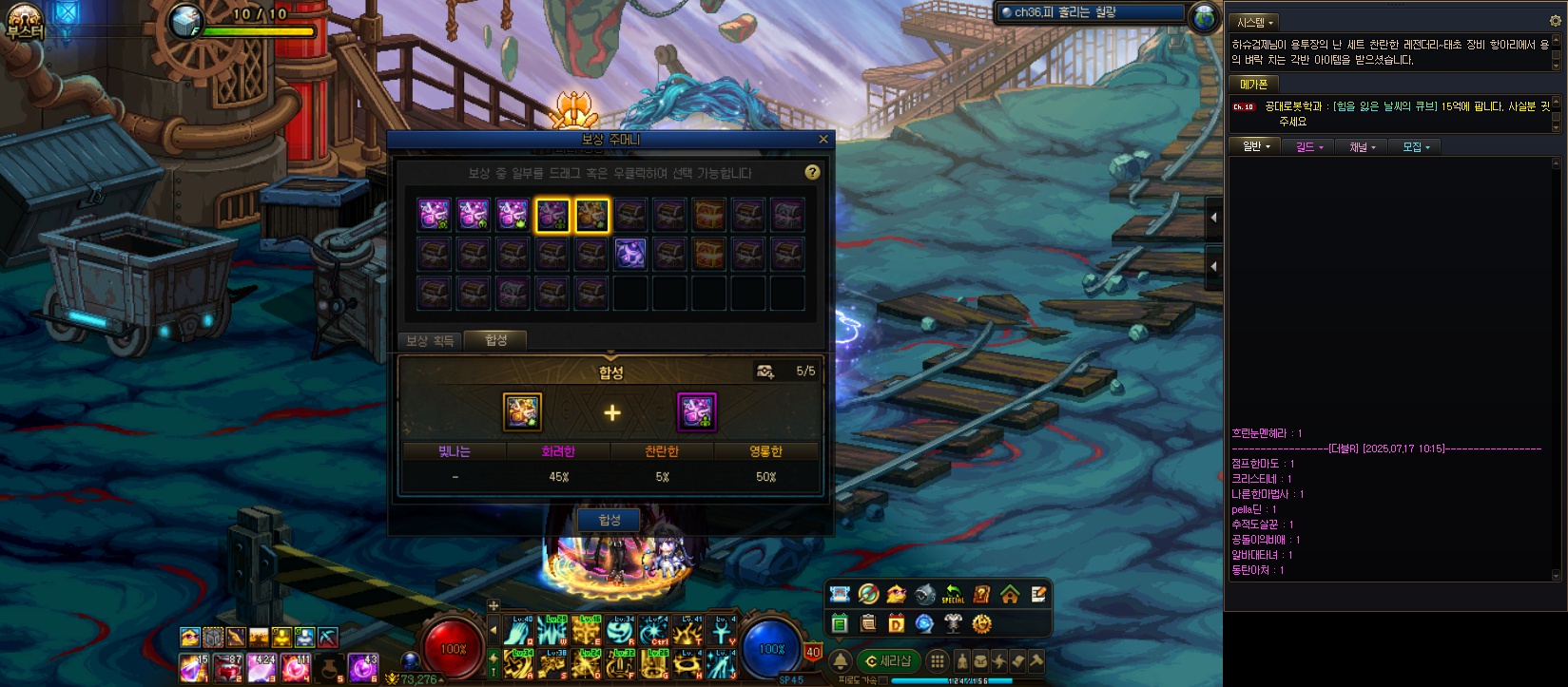
Task: Open the 세라샵 cash shop
Action: tap(889, 661)
